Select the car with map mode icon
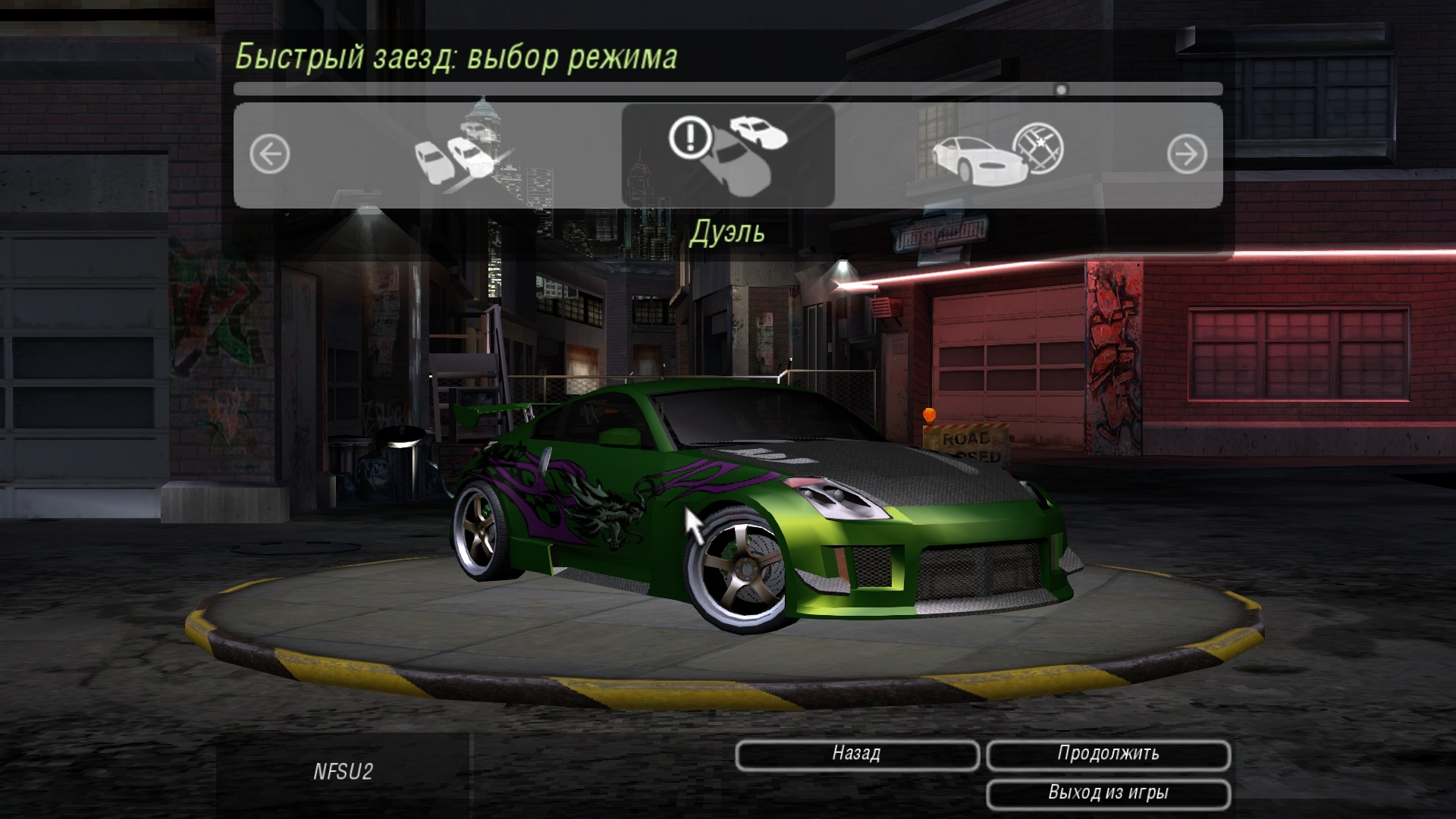The width and height of the screenshot is (1456, 819). point(997,155)
